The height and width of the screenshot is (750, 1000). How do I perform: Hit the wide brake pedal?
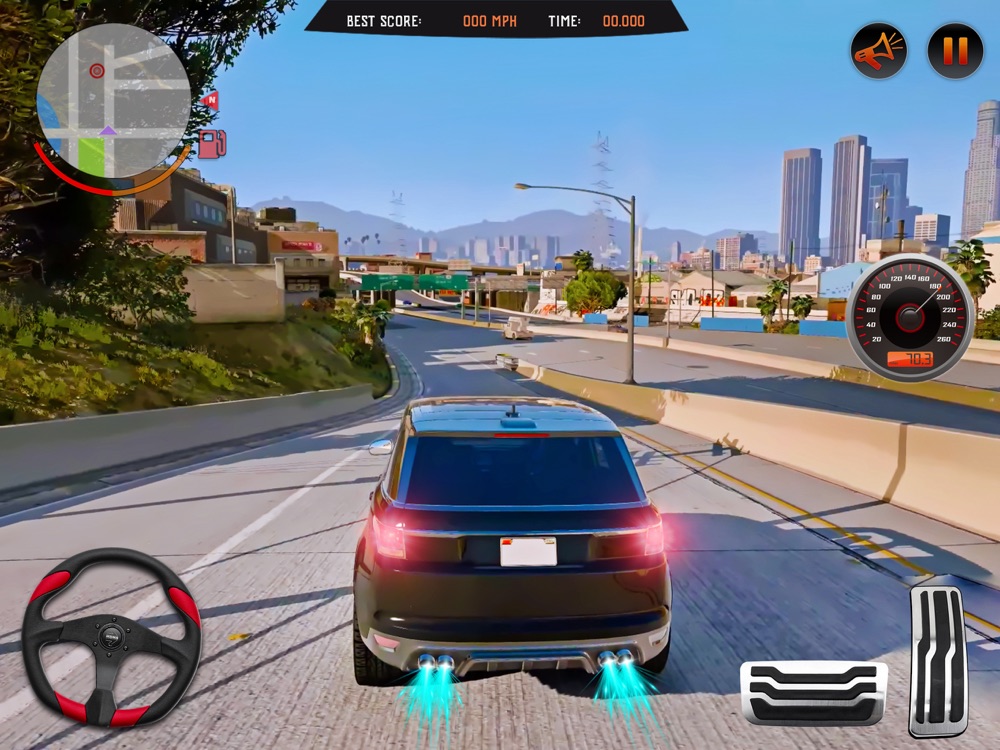813,693
